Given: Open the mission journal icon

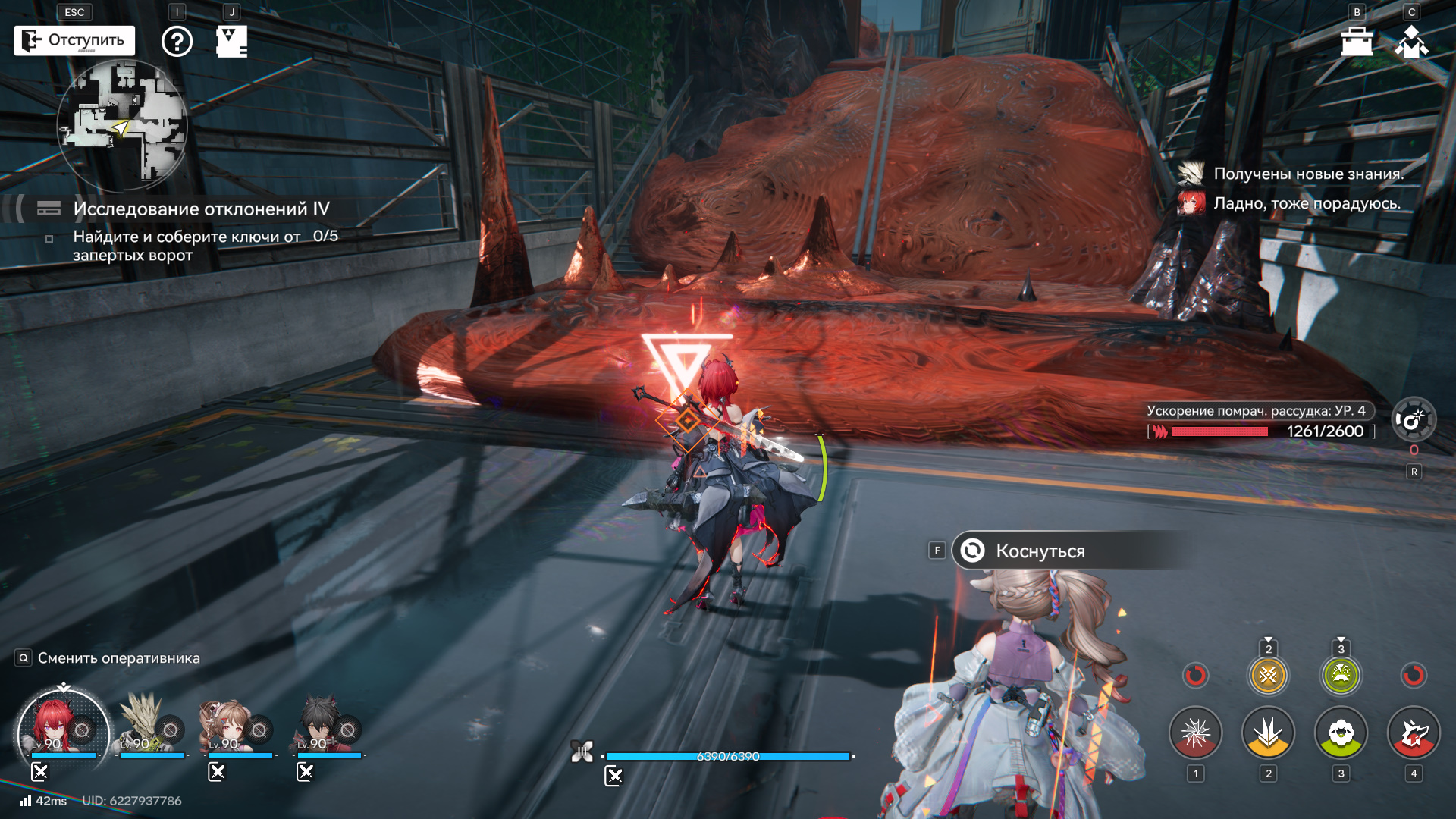Looking at the screenshot, I should 231,41.
